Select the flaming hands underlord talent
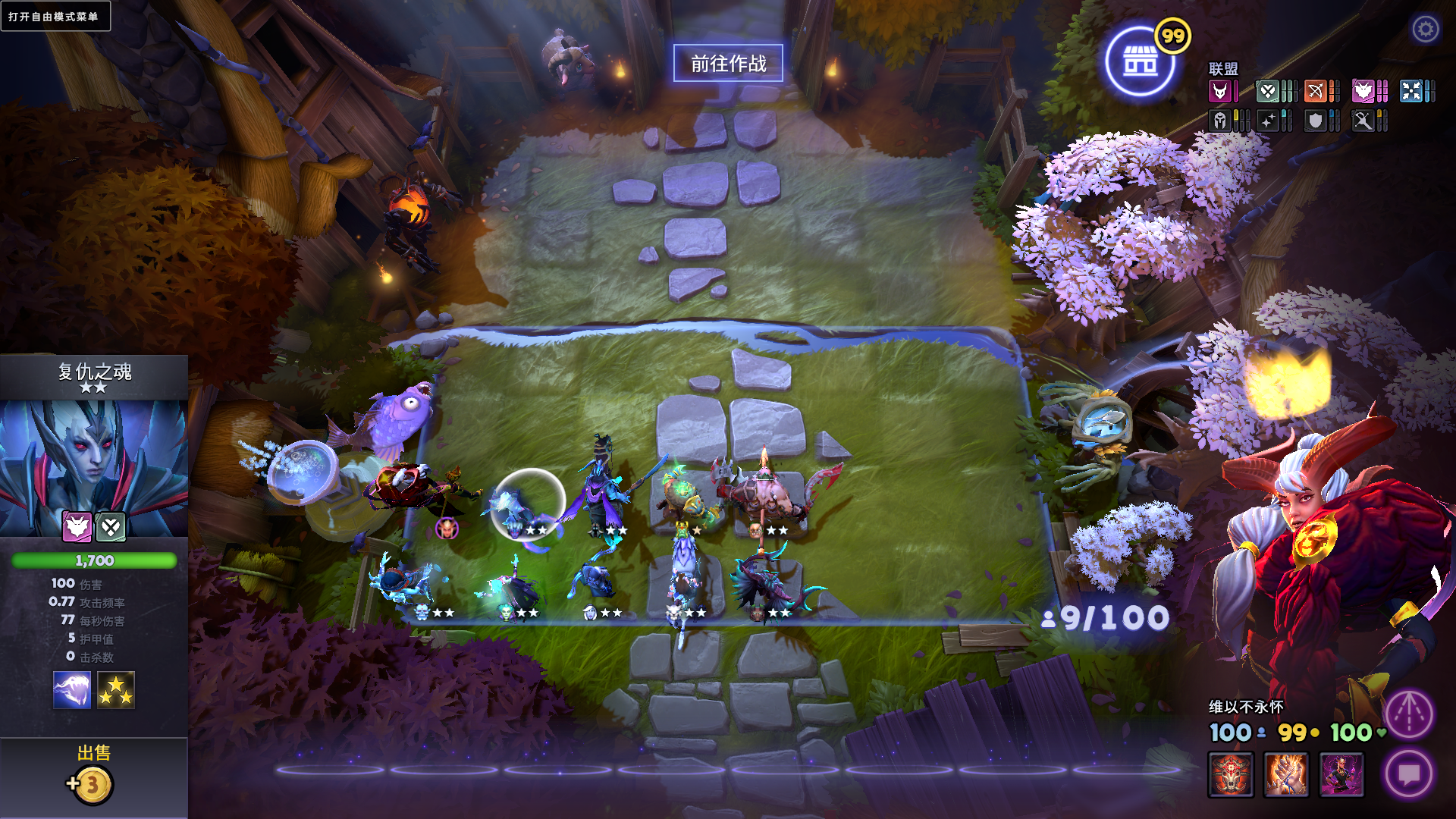The height and width of the screenshot is (819, 1456). click(1286, 774)
